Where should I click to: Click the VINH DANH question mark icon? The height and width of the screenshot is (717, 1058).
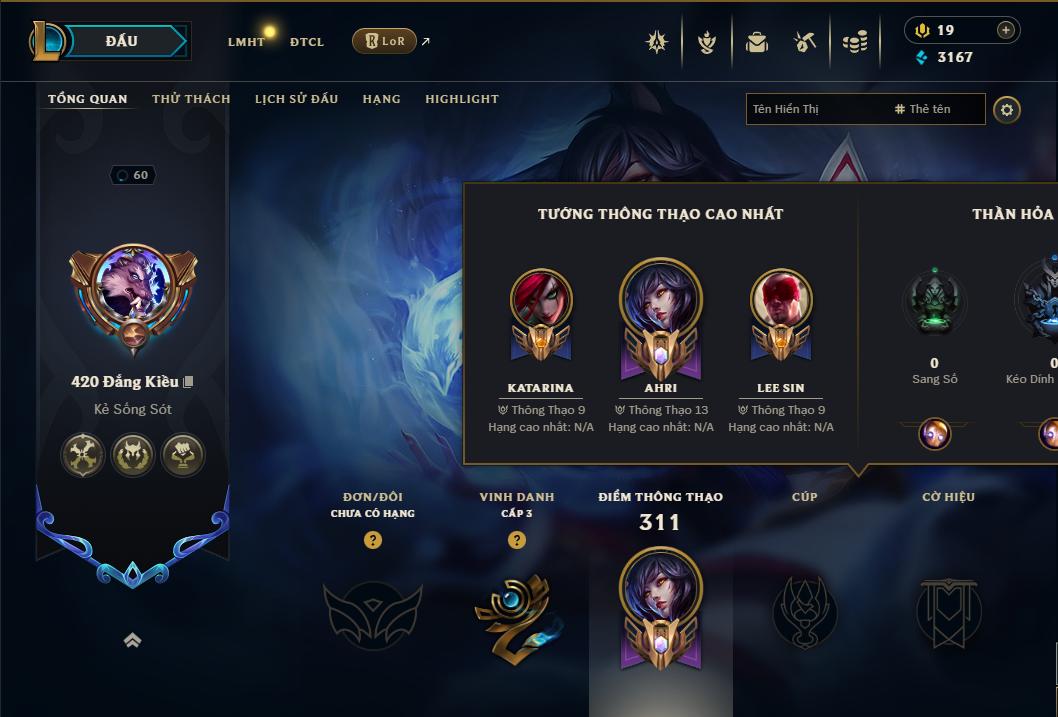(x=517, y=540)
